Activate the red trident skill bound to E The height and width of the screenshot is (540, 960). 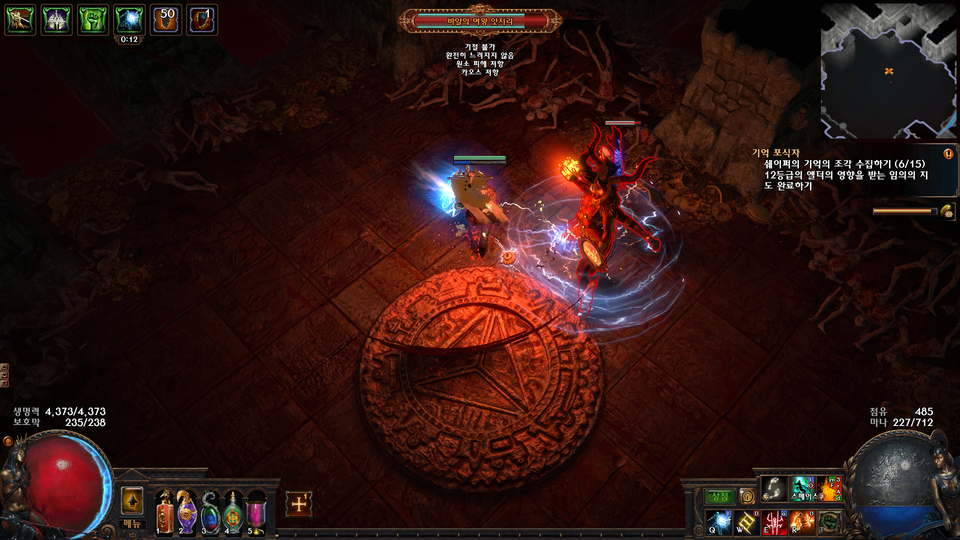tap(774, 522)
